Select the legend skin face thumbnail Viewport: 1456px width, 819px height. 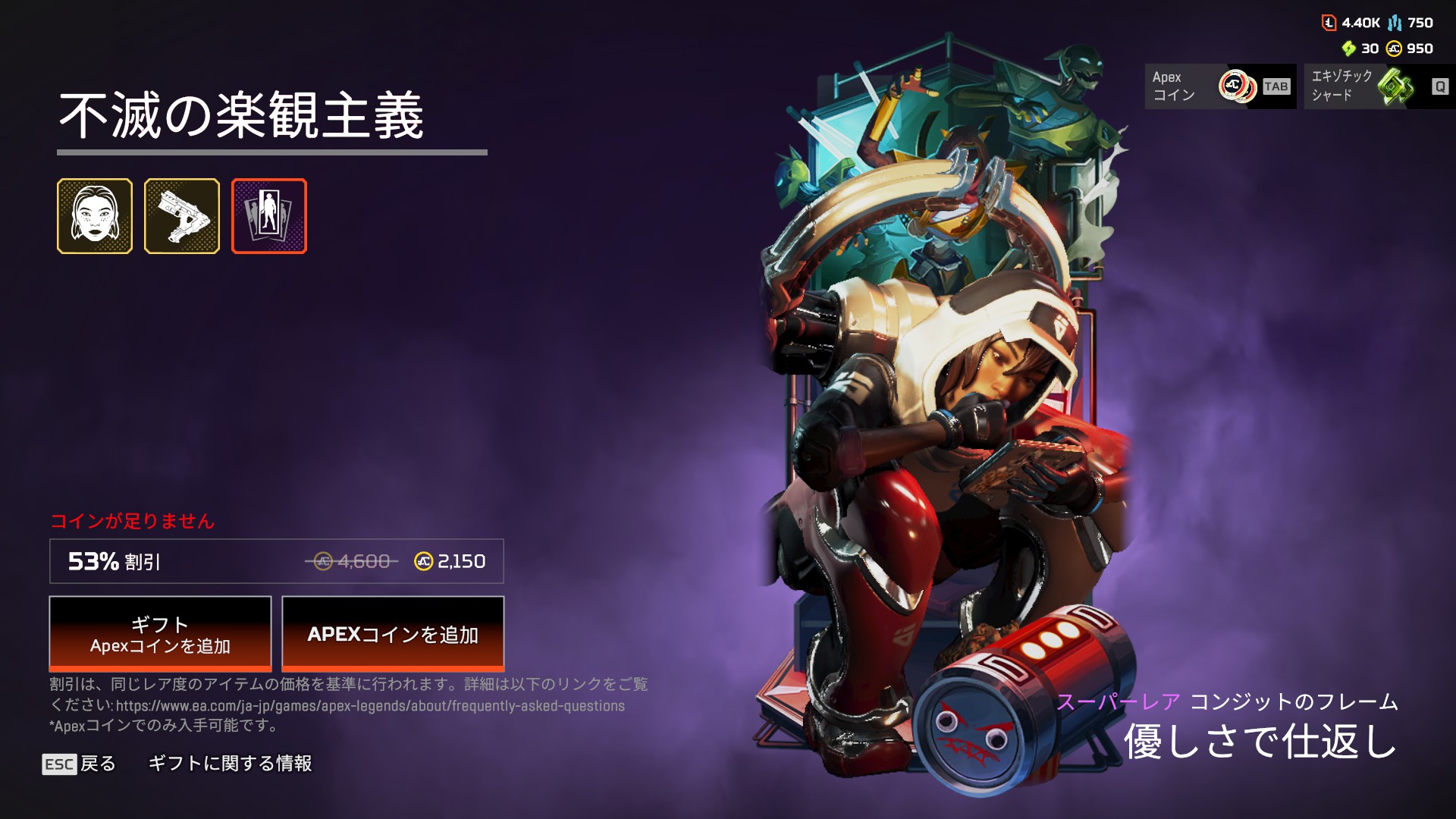click(95, 216)
